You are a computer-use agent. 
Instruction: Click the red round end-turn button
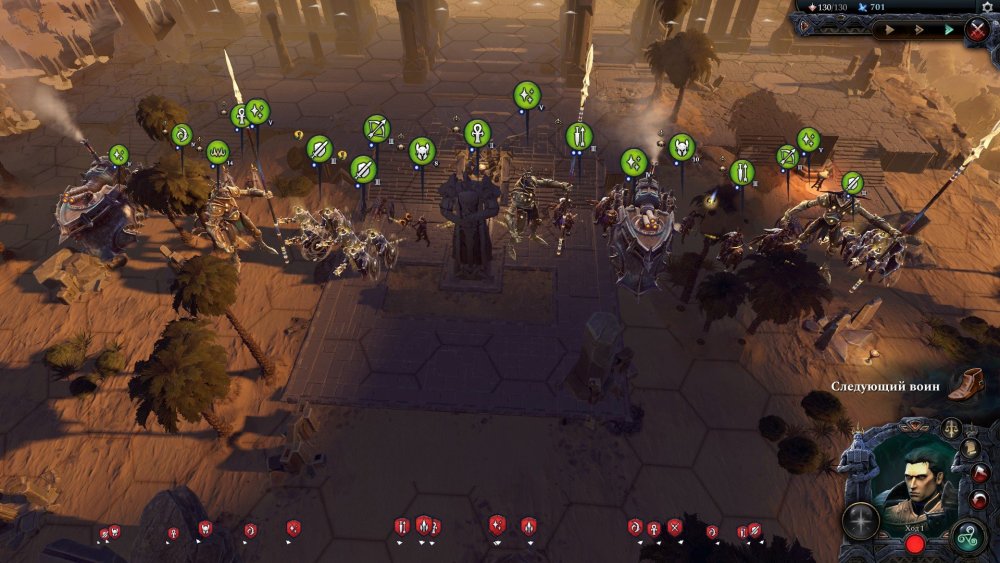coord(914,545)
